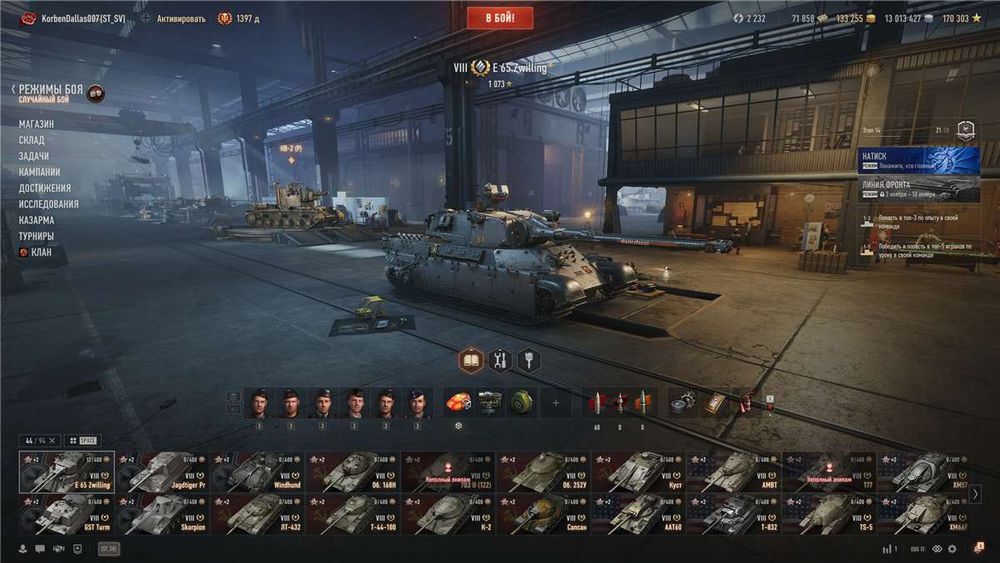Image resolution: width=1000 pixels, height=563 pixels.
Task: Show the ДОСТИЖЕНИЯ achievements page
Action: 44,188
